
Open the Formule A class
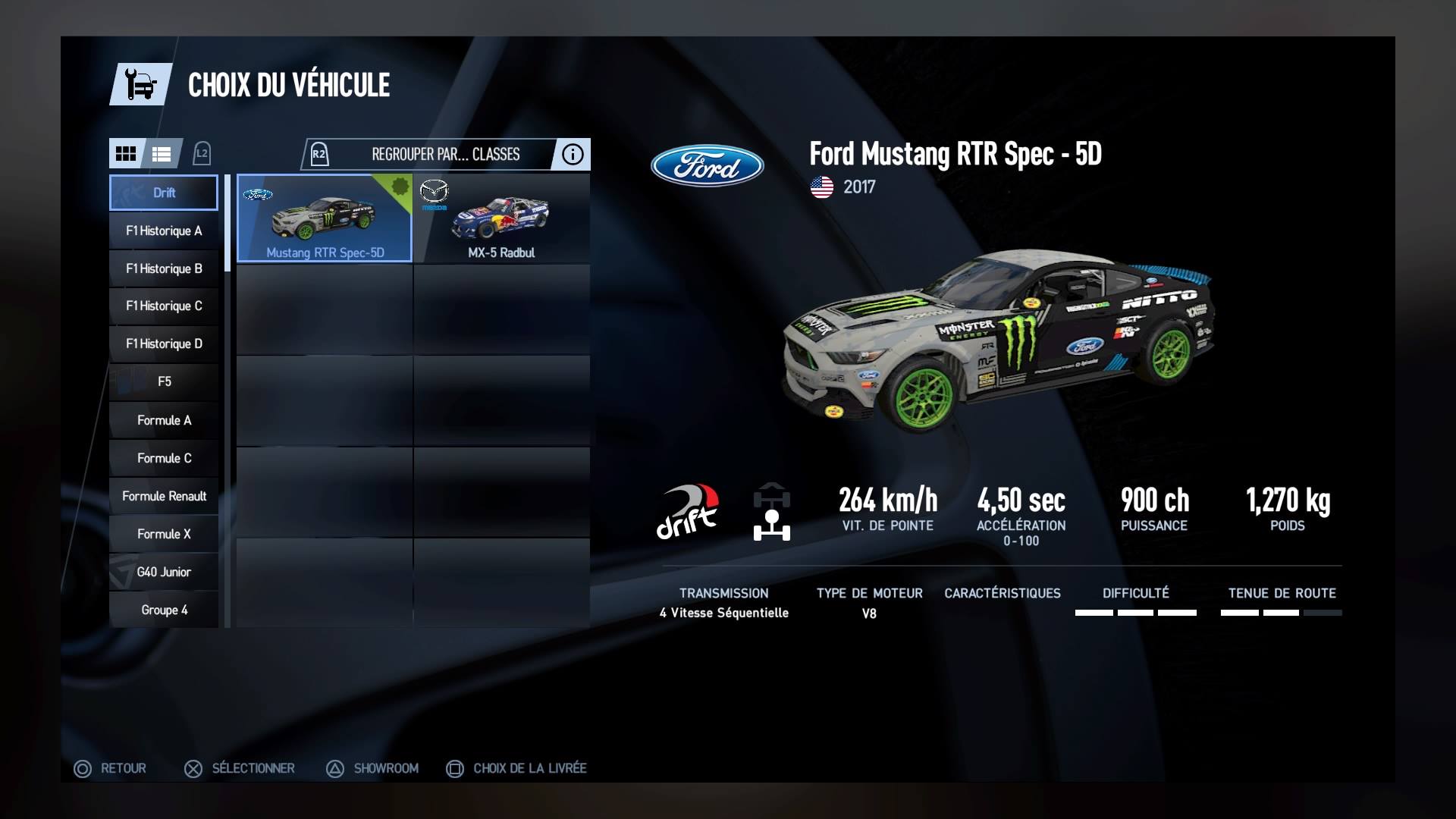click(x=164, y=420)
